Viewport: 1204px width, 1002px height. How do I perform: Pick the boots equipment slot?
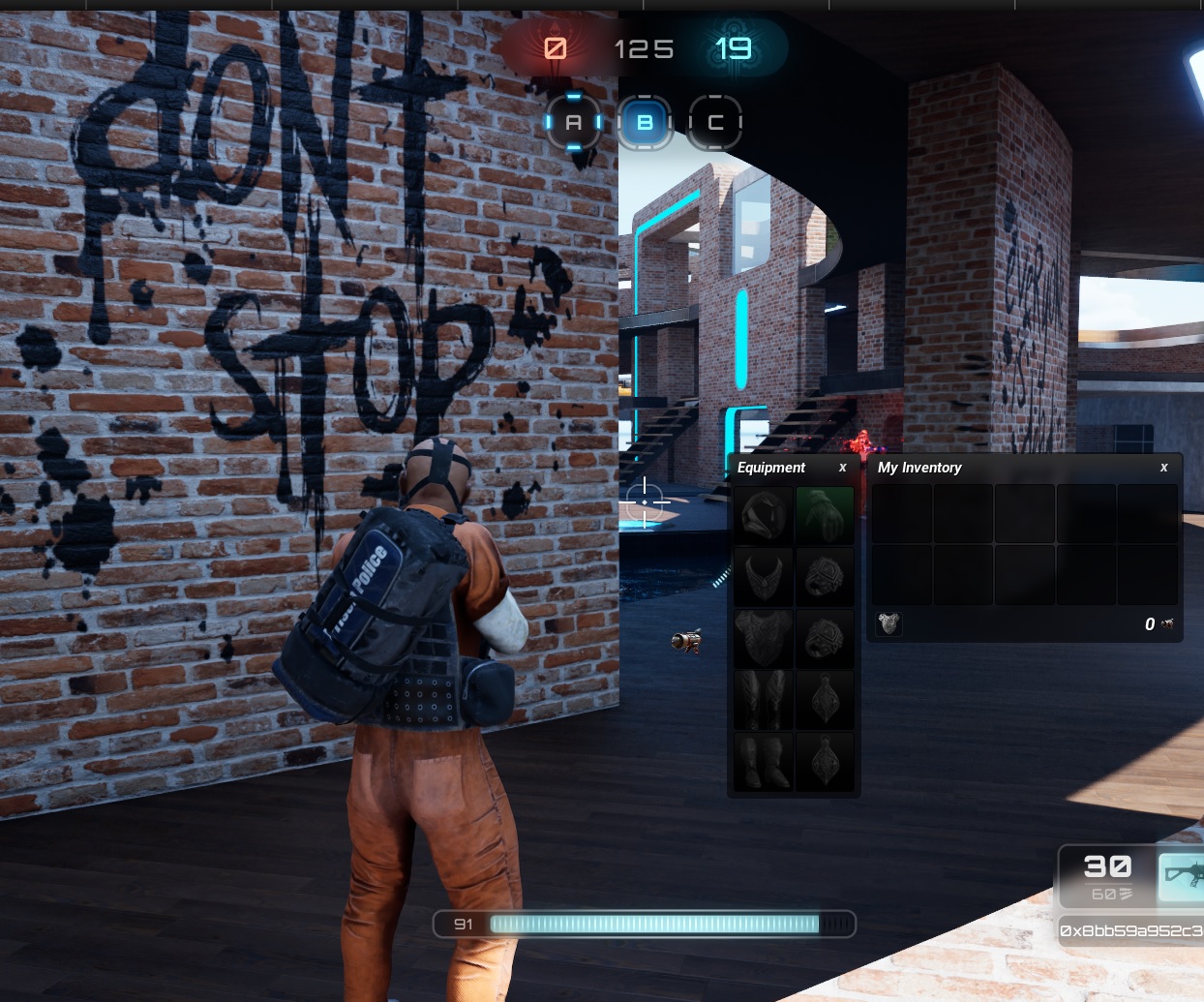tap(764, 762)
